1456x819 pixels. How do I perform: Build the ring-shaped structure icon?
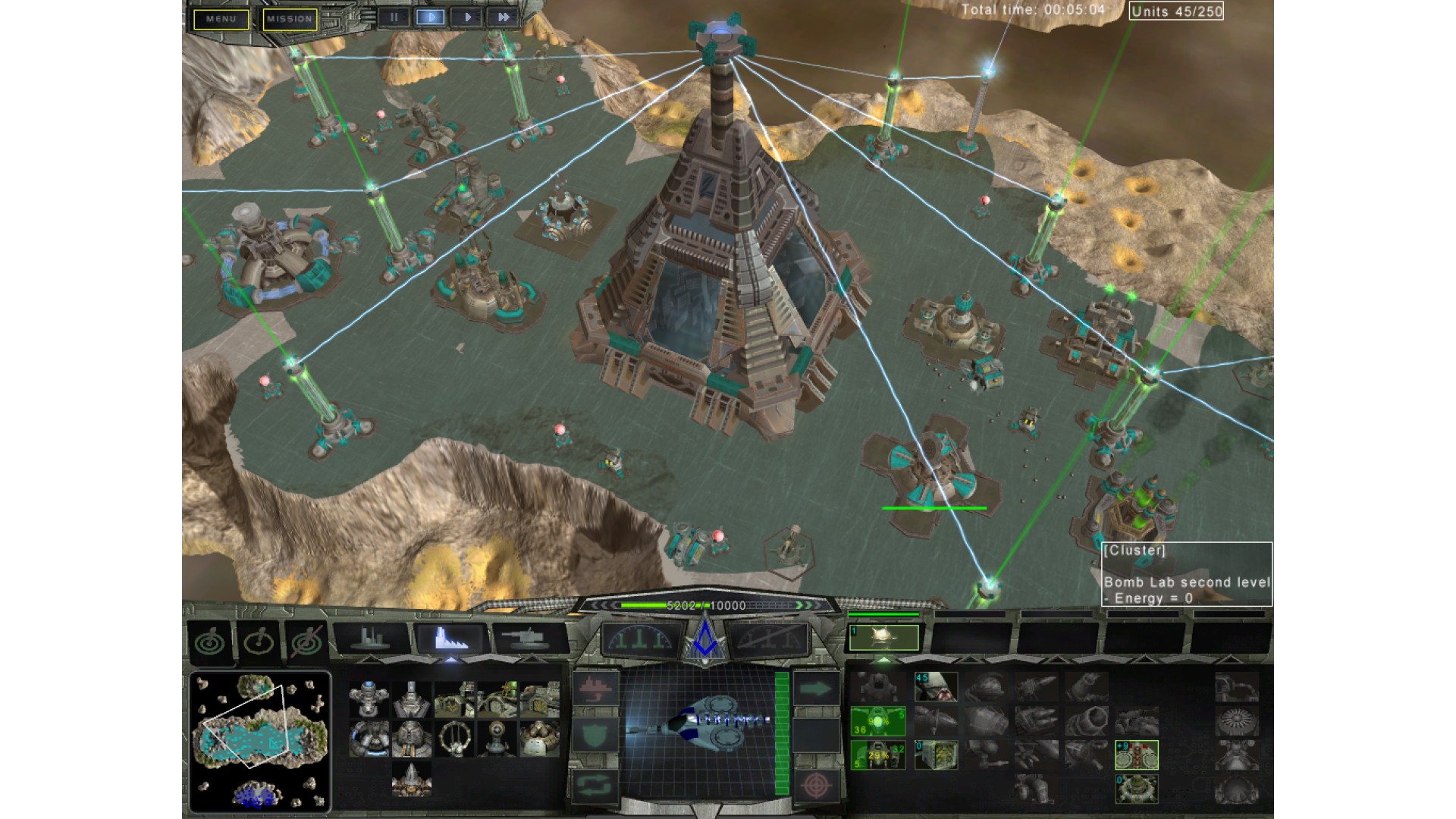coord(454,738)
